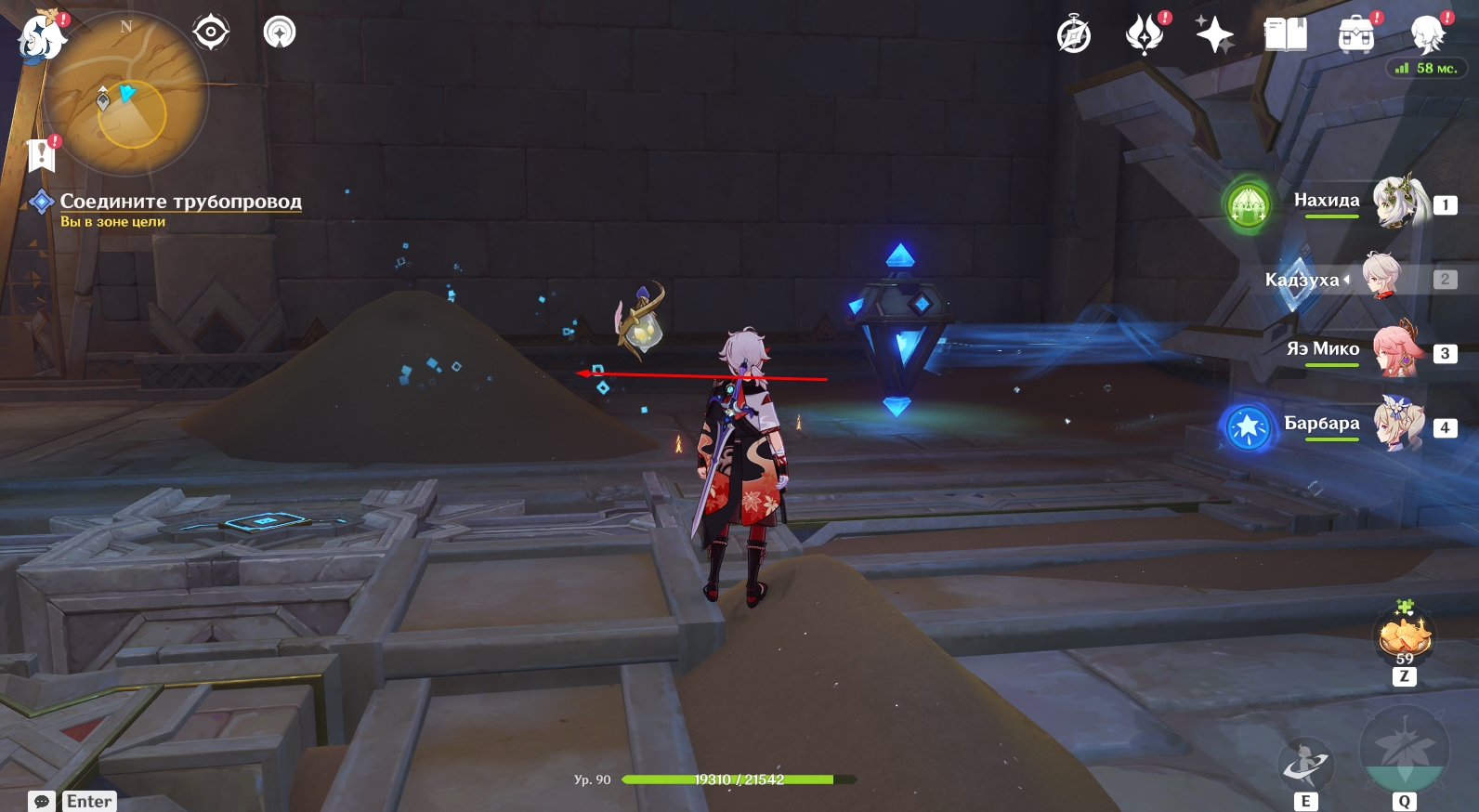The image size is (1479, 812).
Task: Open the Wish four-pointed star icon
Action: 1214,36
